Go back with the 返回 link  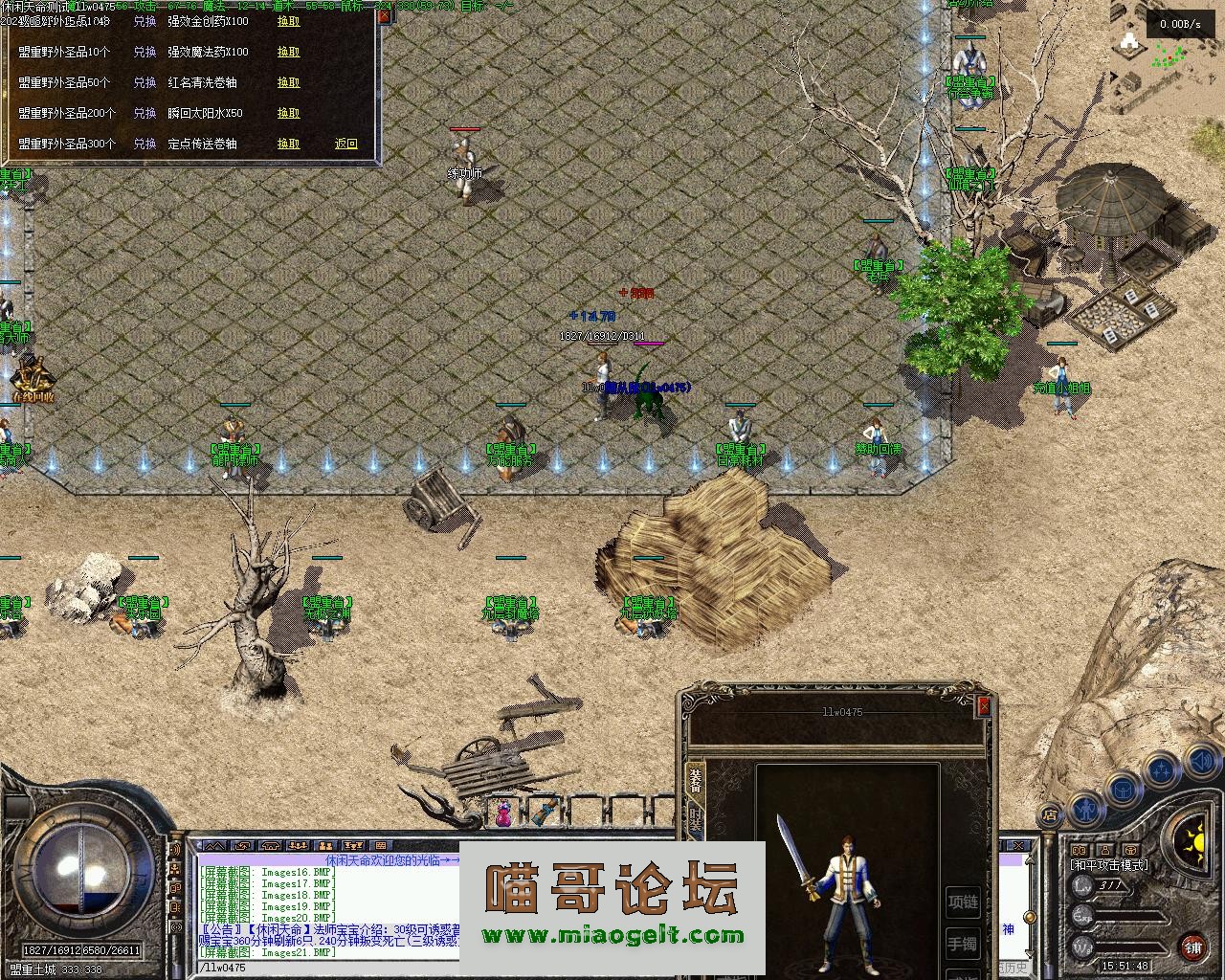point(345,144)
